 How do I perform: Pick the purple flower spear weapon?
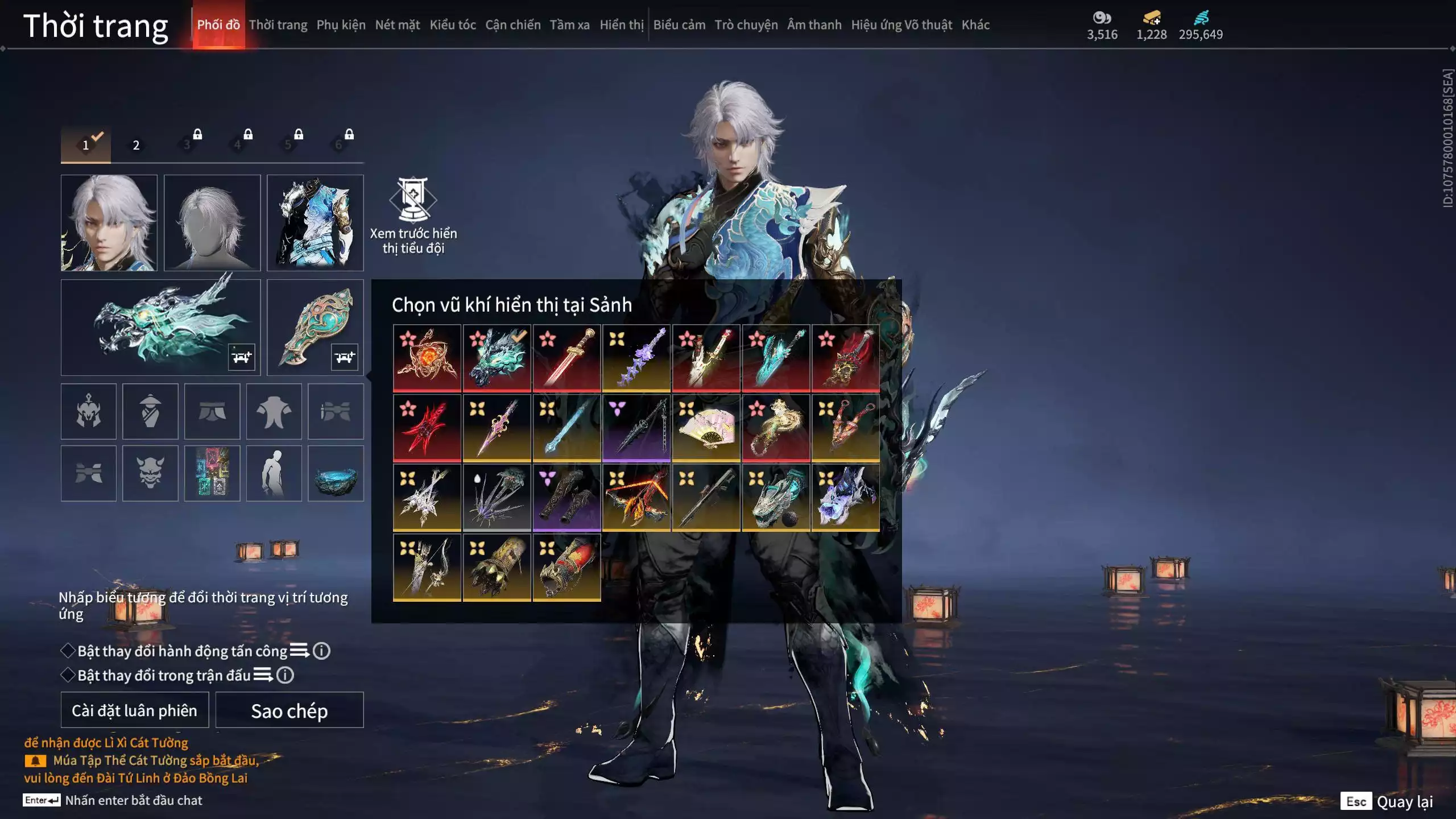coord(636,358)
